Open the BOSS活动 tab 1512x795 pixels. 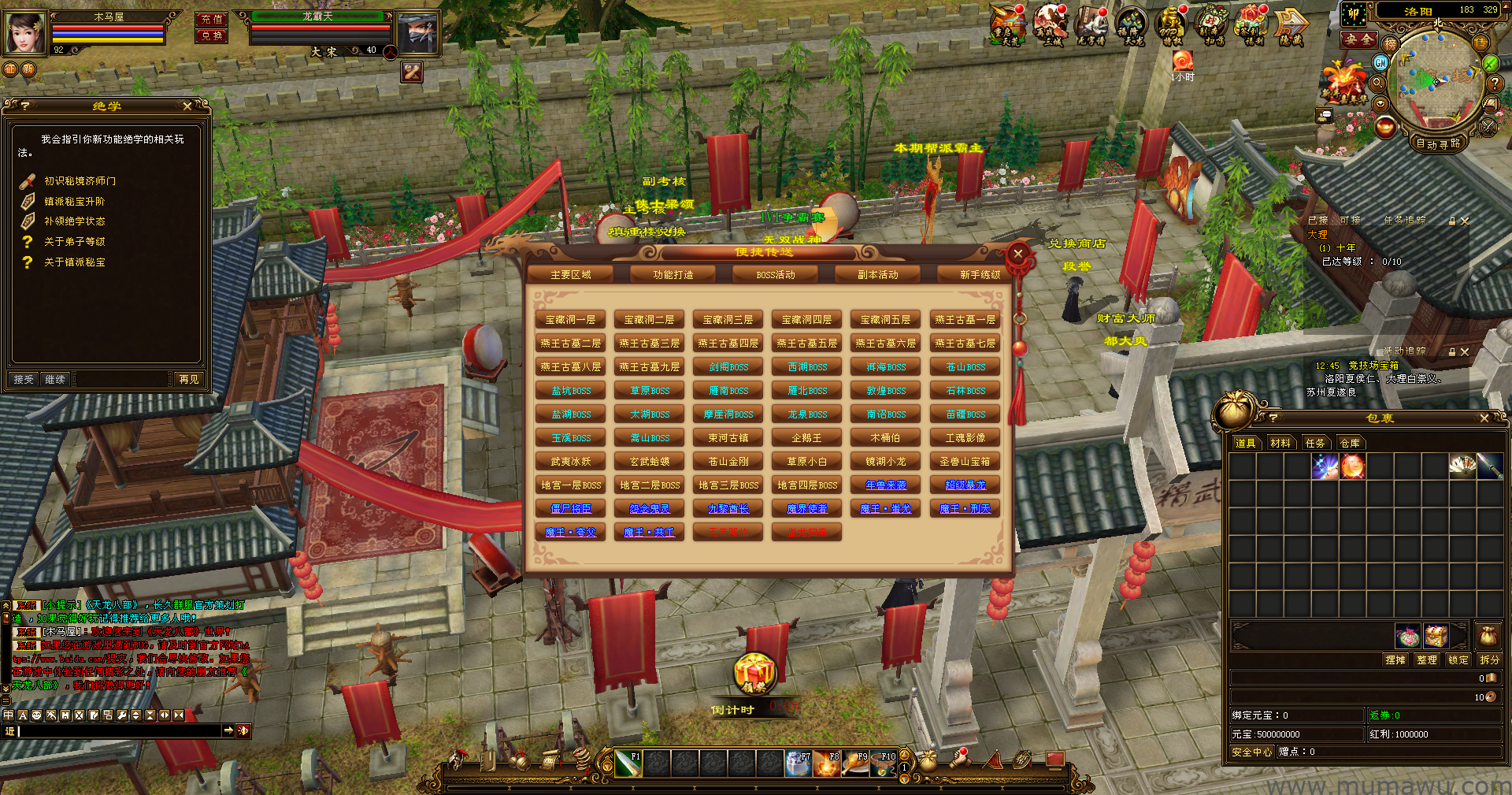click(x=776, y=275)
